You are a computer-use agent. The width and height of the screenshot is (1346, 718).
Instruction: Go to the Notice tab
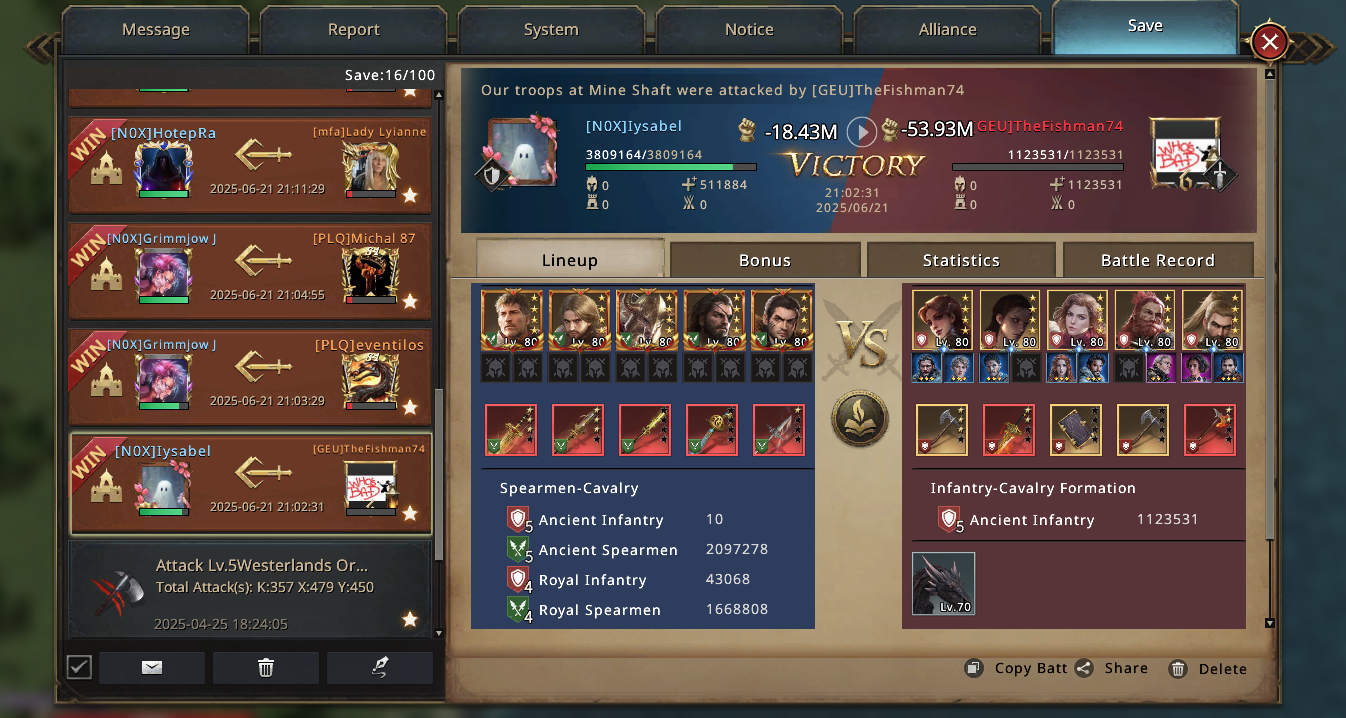(749, 30)
